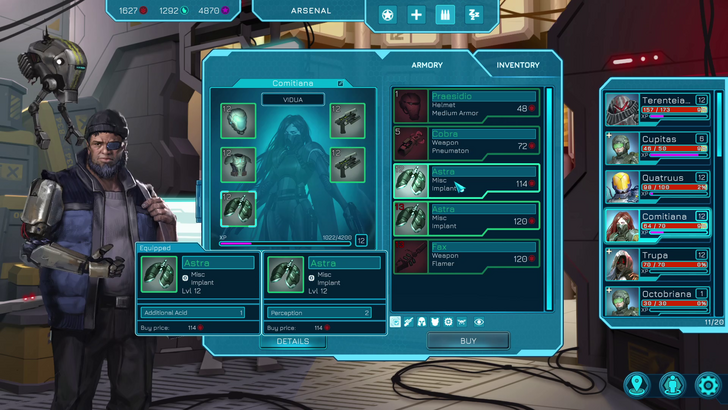The height and width of the screenshot is (410, 728).
Task: Open the squad character button
Action: pos(672,384)
